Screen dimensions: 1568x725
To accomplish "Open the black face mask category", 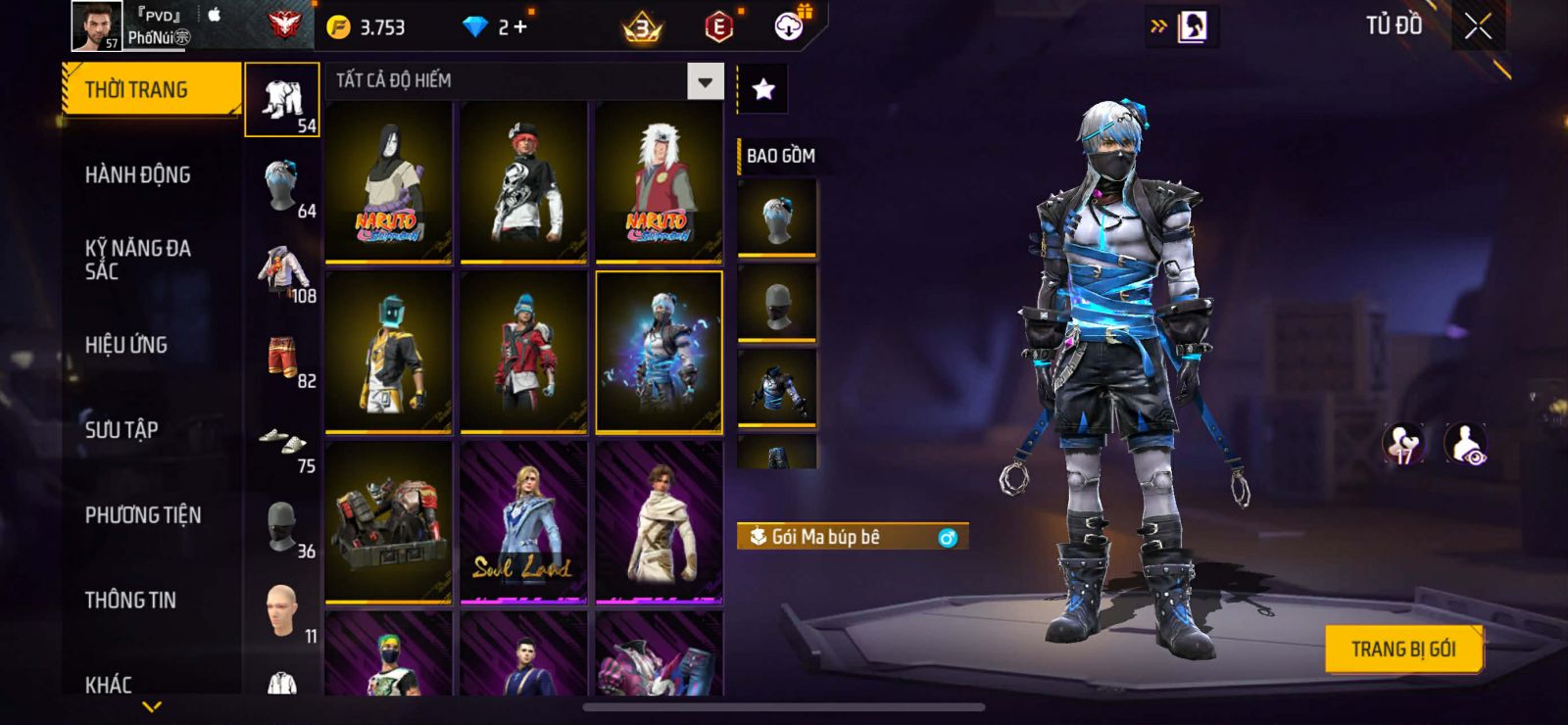I will (x=282, y=527).
